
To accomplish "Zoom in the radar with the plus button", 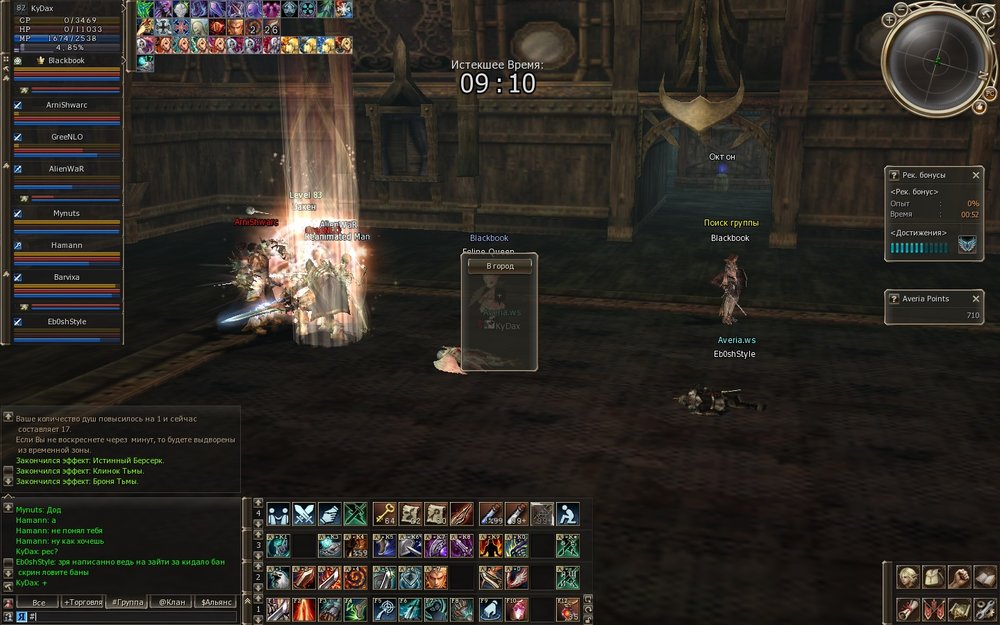I will point(890,18).
